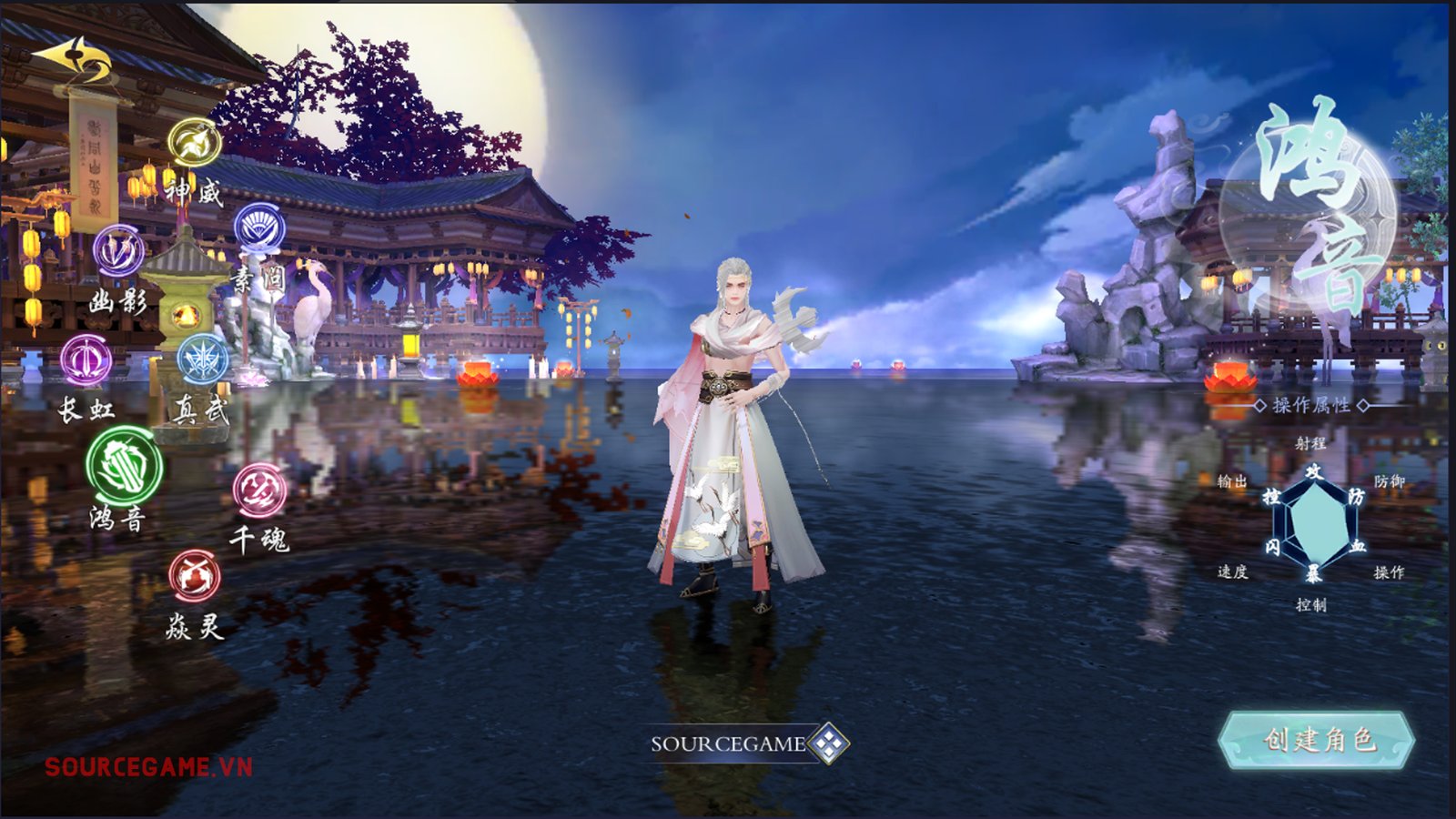1456x819 pixels.
Task: Choose the 素问 class icon
Action: point(260,228)
